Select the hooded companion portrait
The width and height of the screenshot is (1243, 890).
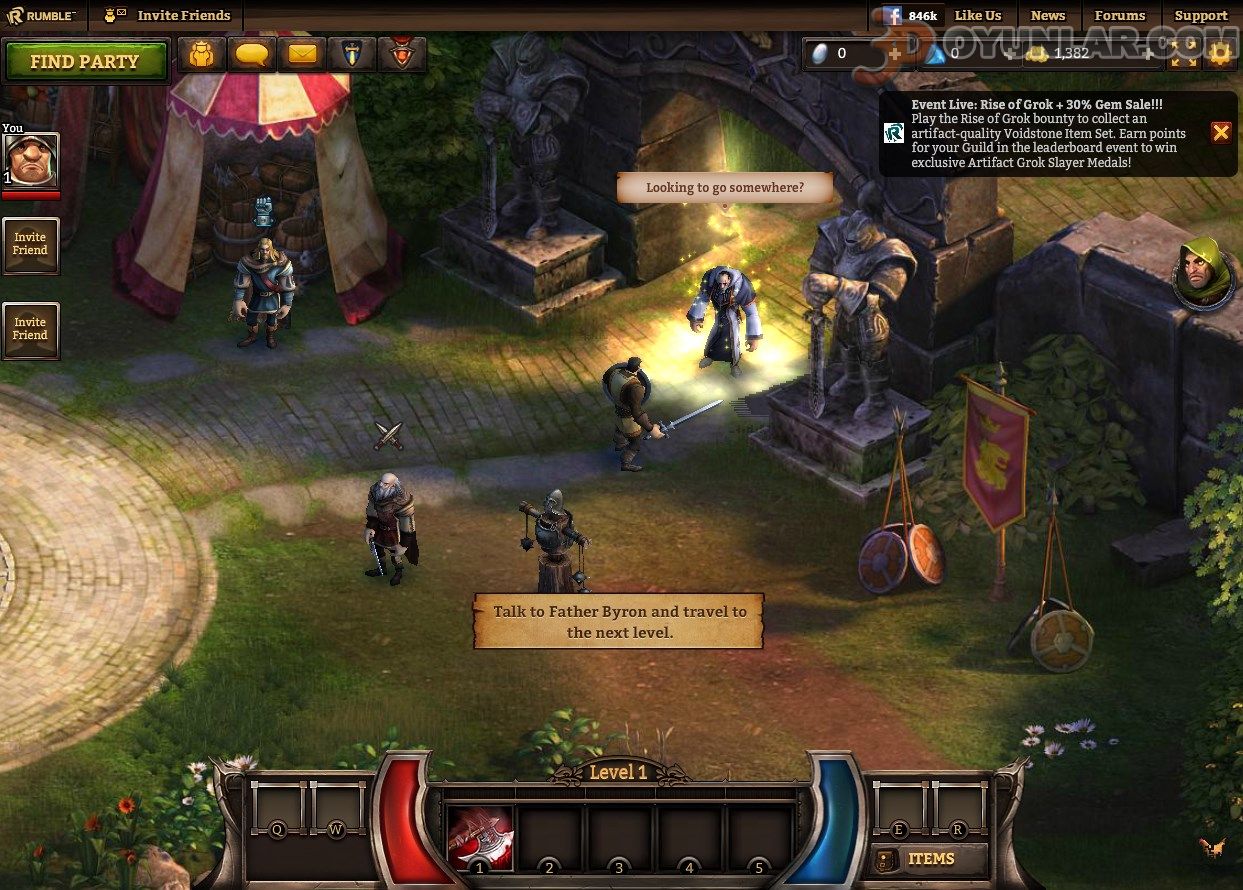click(1203, 271)
